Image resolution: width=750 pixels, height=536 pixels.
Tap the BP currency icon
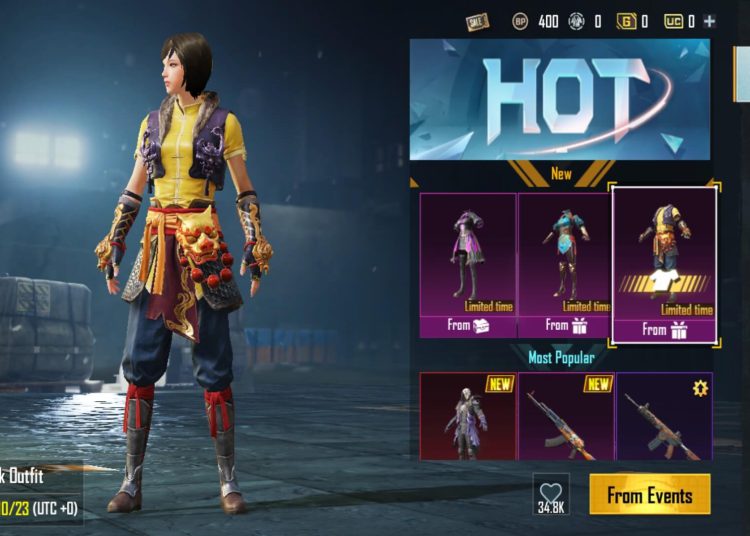pyautogui.click(x=520, y=20)
